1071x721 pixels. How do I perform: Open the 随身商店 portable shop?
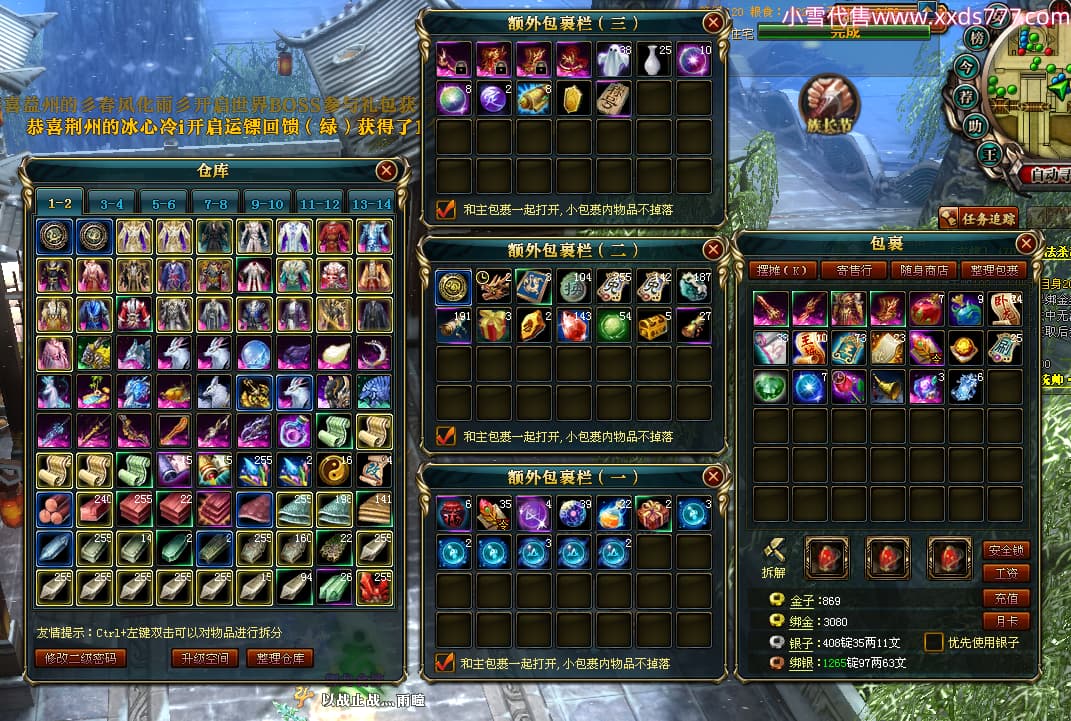coord(923,270)
